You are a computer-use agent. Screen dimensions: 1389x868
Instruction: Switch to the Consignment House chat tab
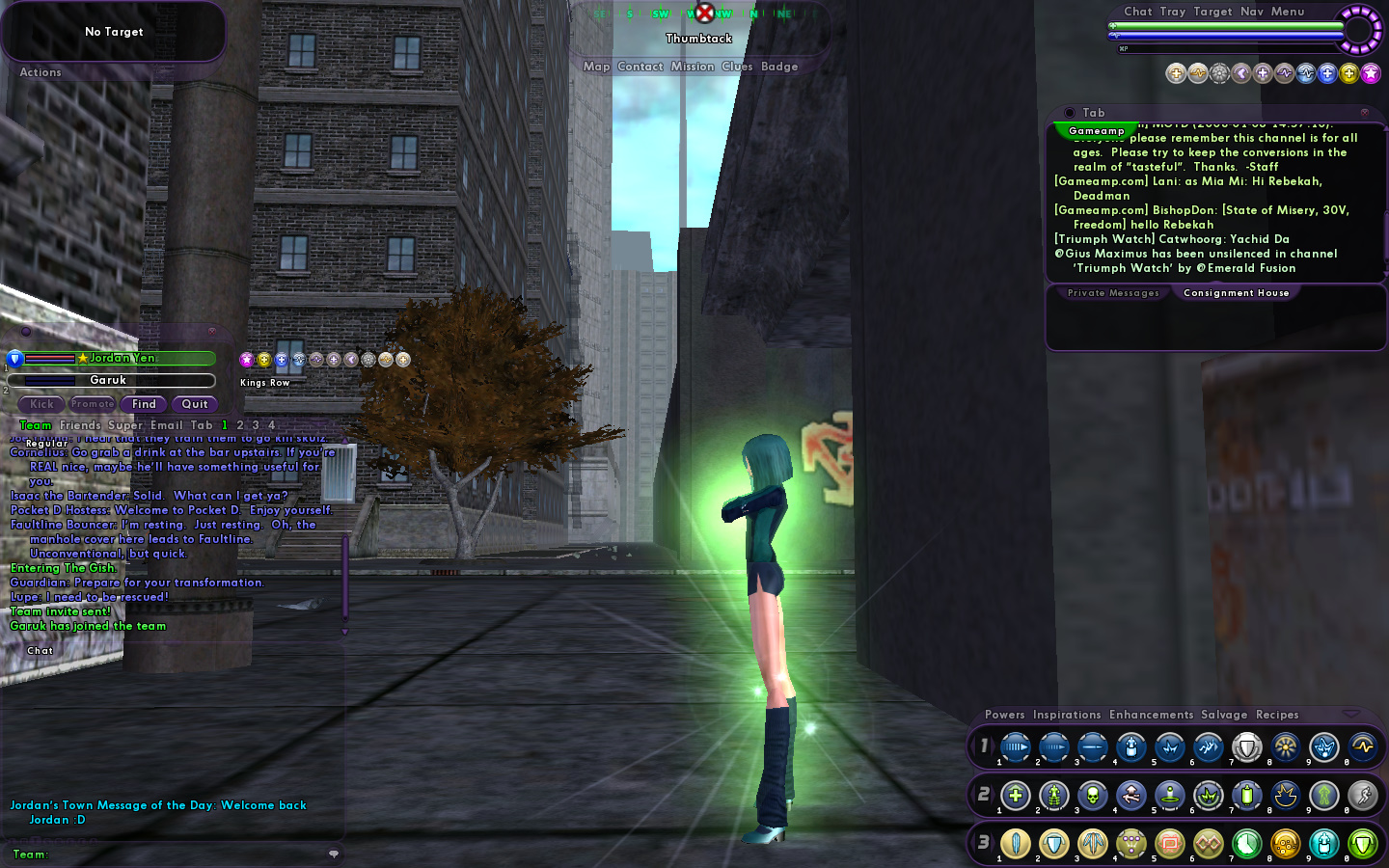1236,293
